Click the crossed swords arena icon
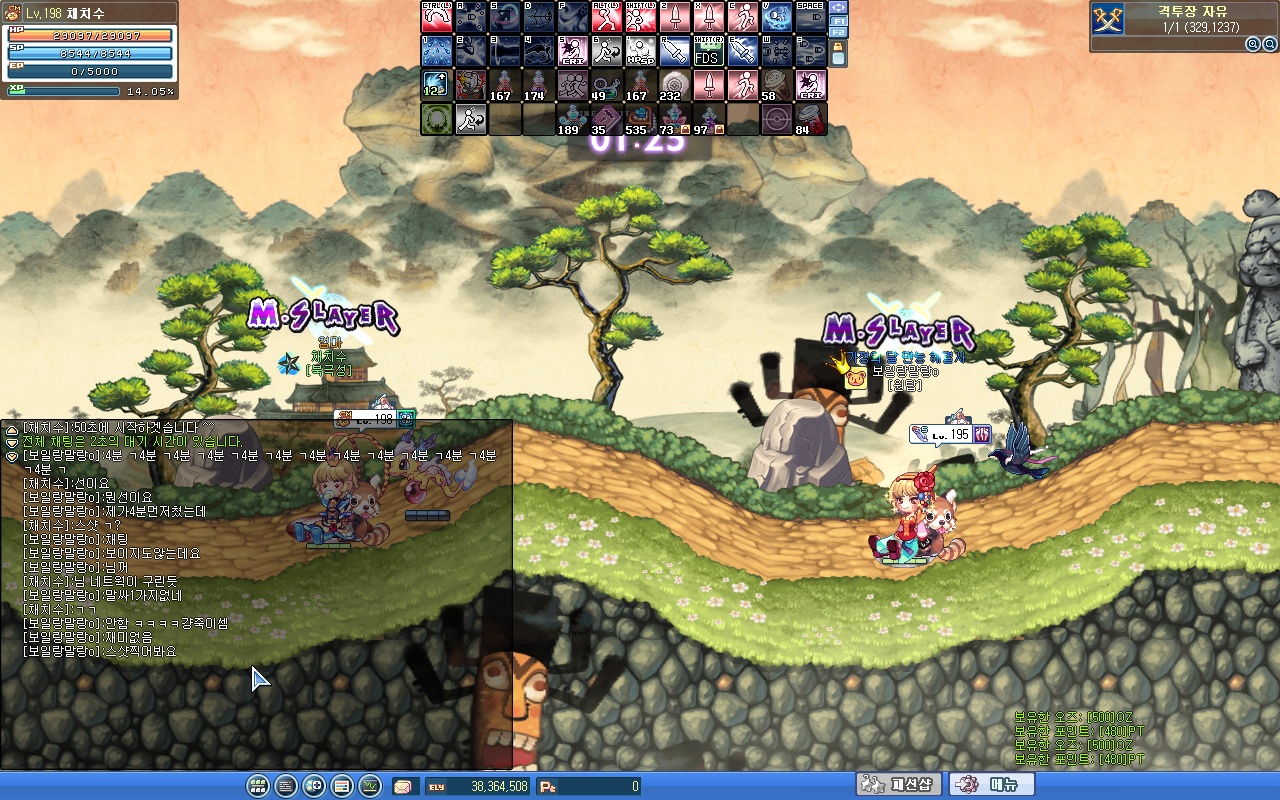The image size is (1280, 800). coord(1108,18)
